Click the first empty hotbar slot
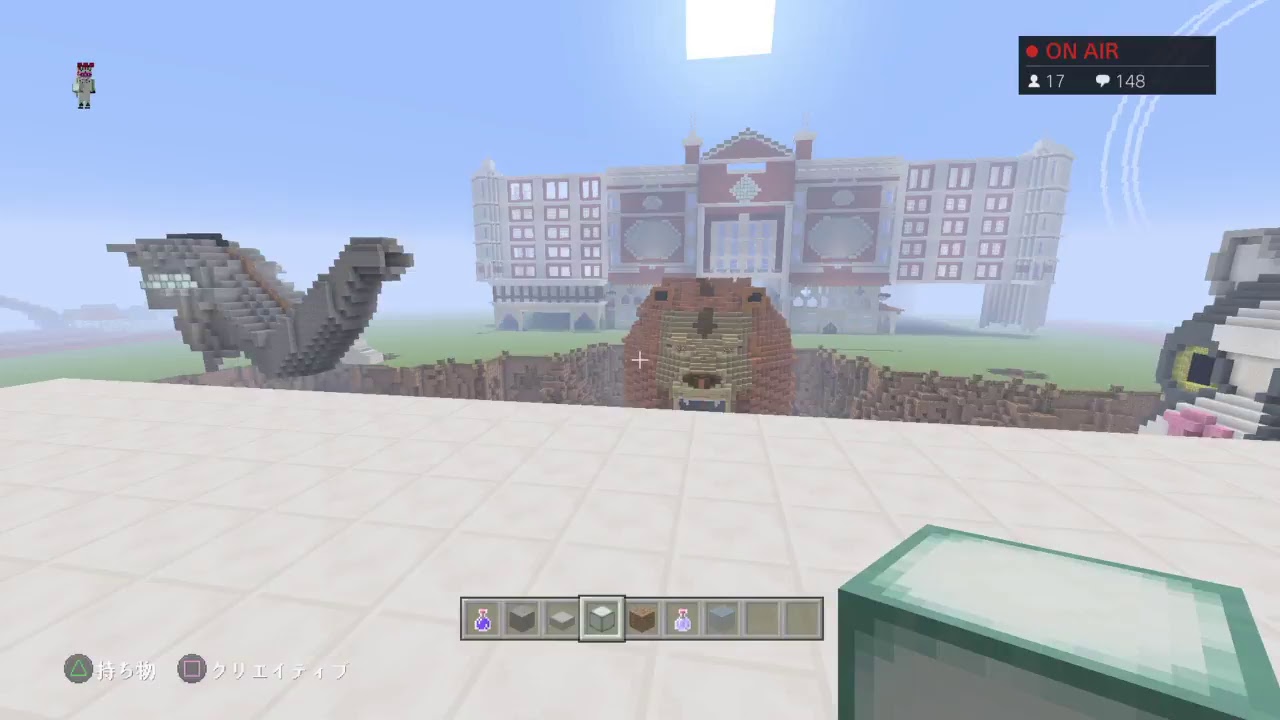1280x720 pixels. [x=761, y=618]
